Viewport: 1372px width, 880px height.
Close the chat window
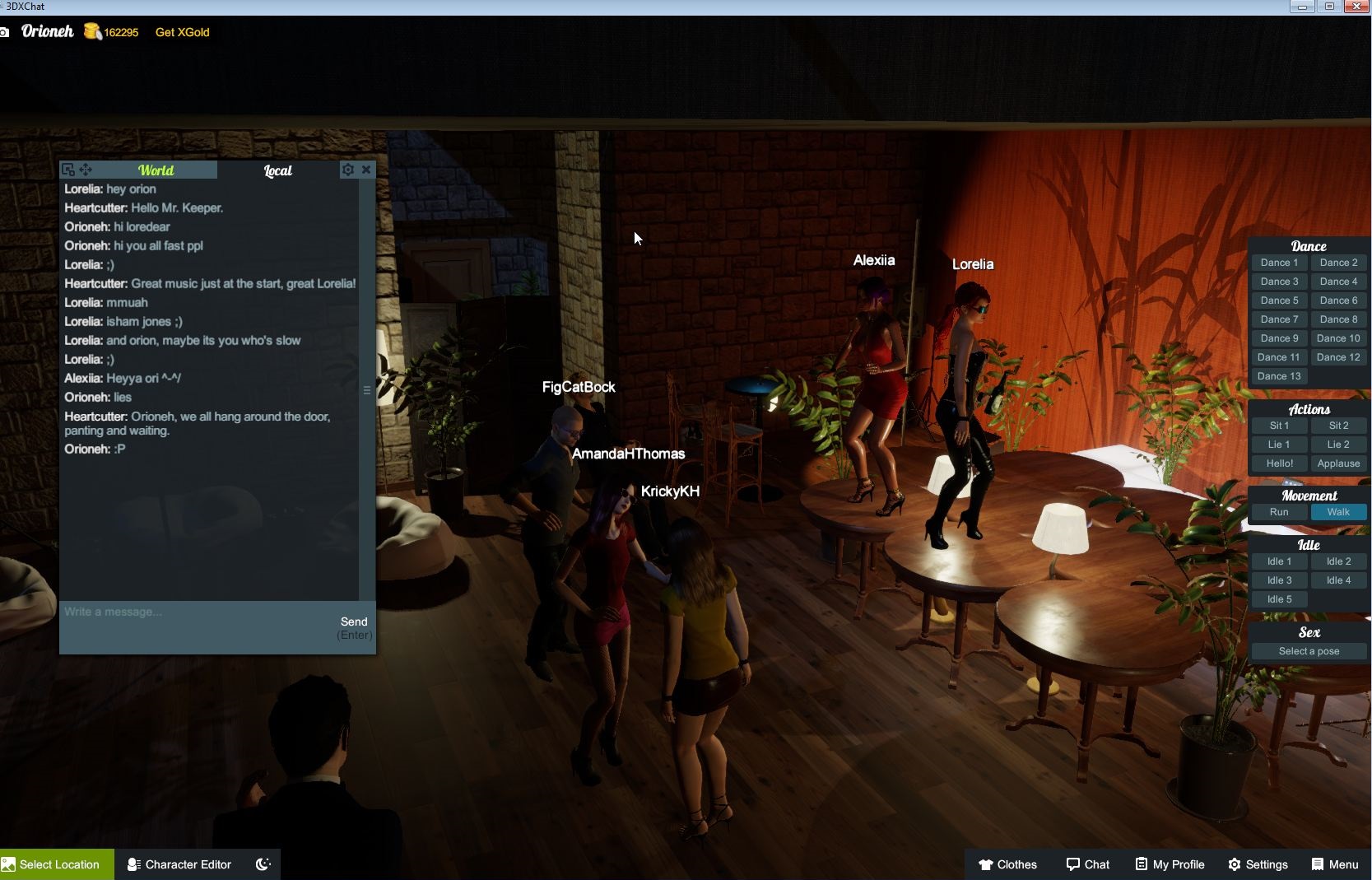pos(366,170)
